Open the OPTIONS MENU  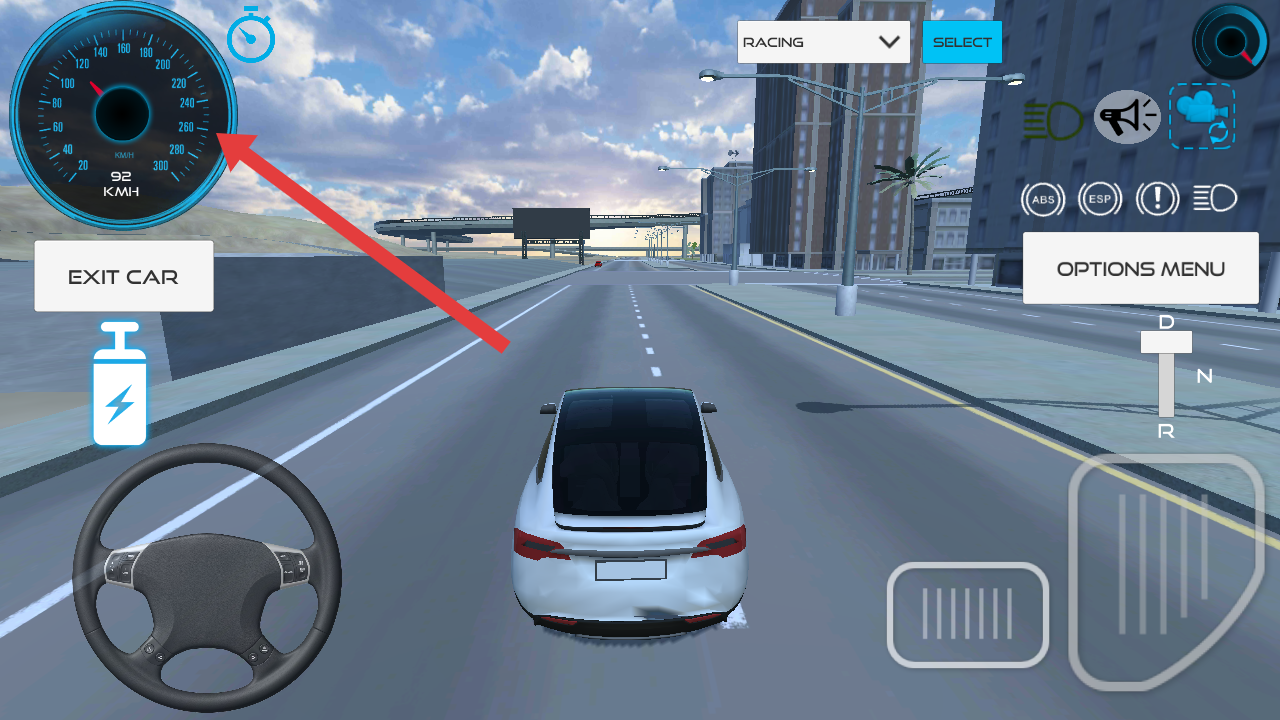(x=1140, y=268)
